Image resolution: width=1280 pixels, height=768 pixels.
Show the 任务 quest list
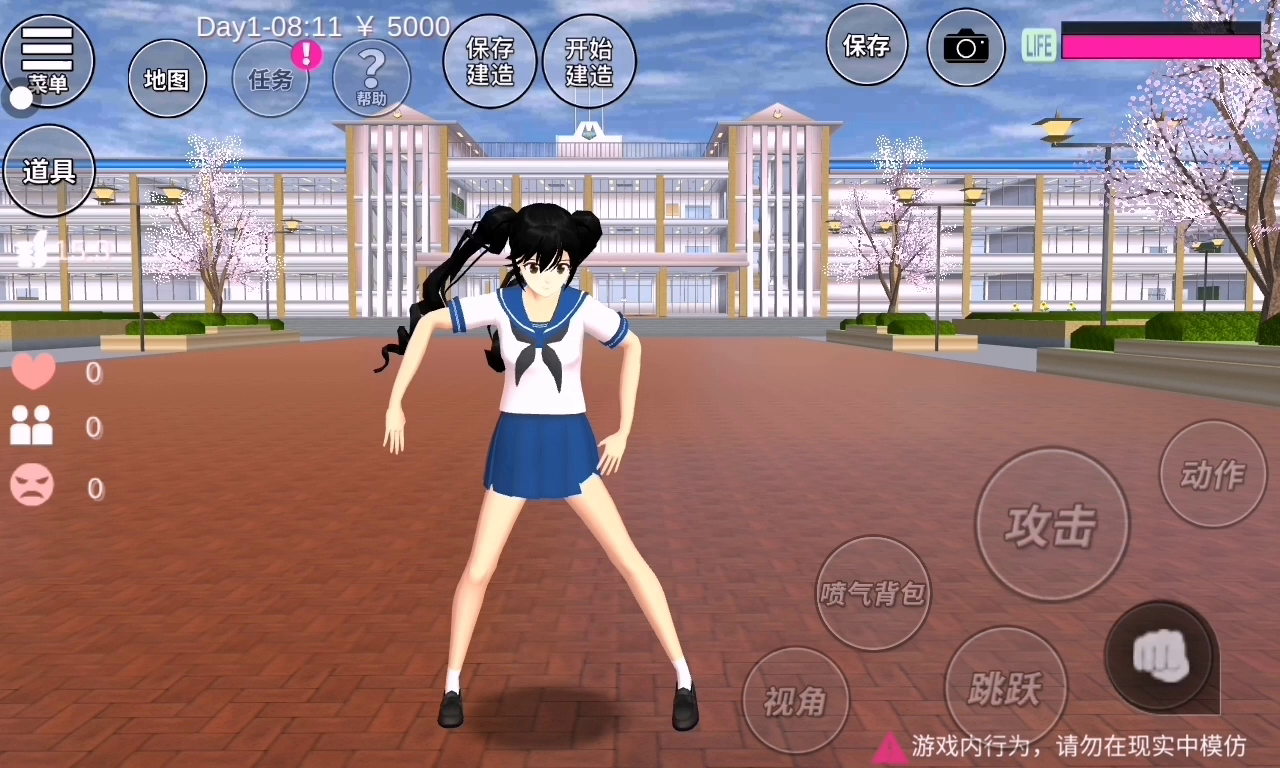coord(271,79)
